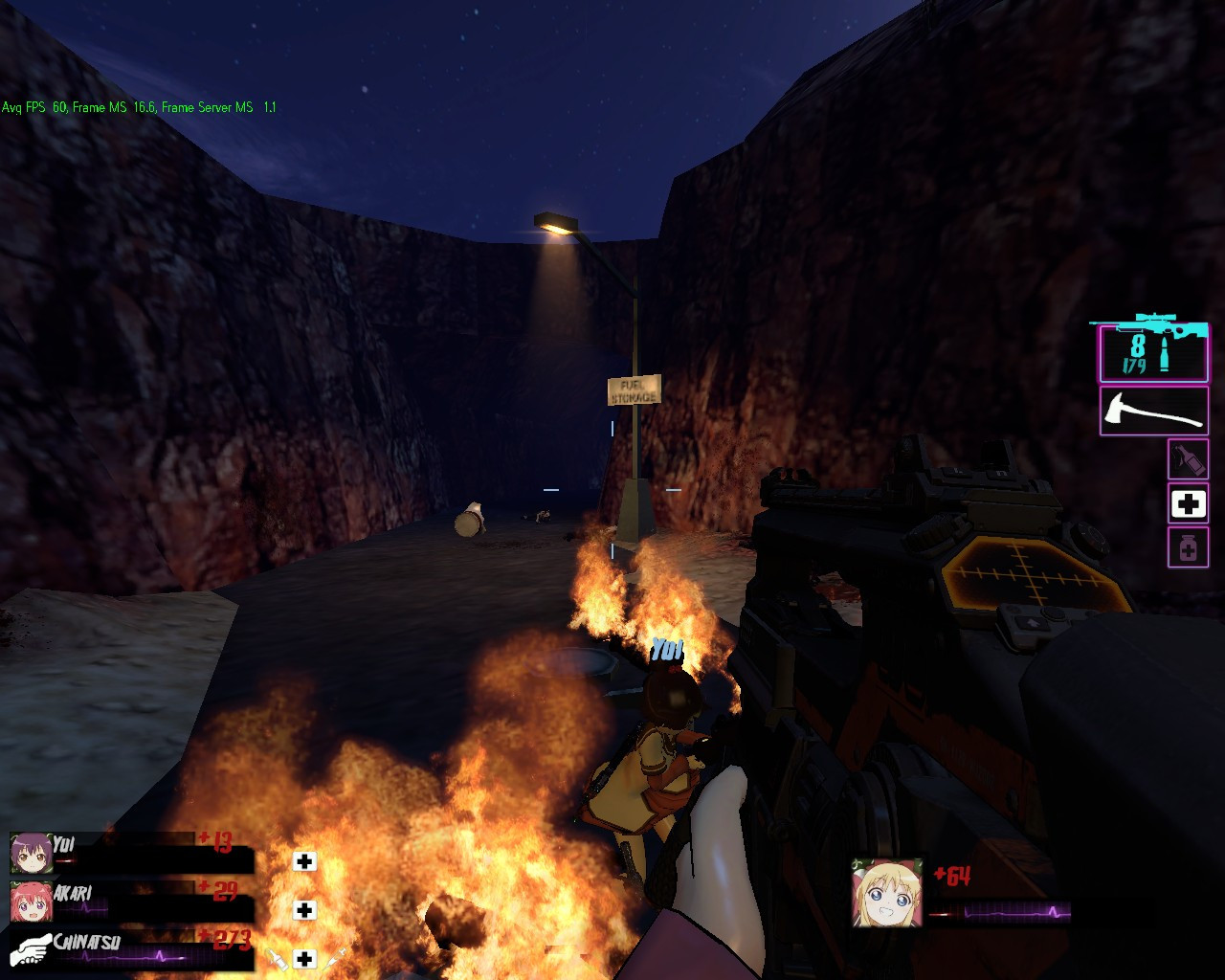This screenshot has height=980, width=1225.
Task: Click the +273 healing number beside Chinatsu
Action: 228,940
